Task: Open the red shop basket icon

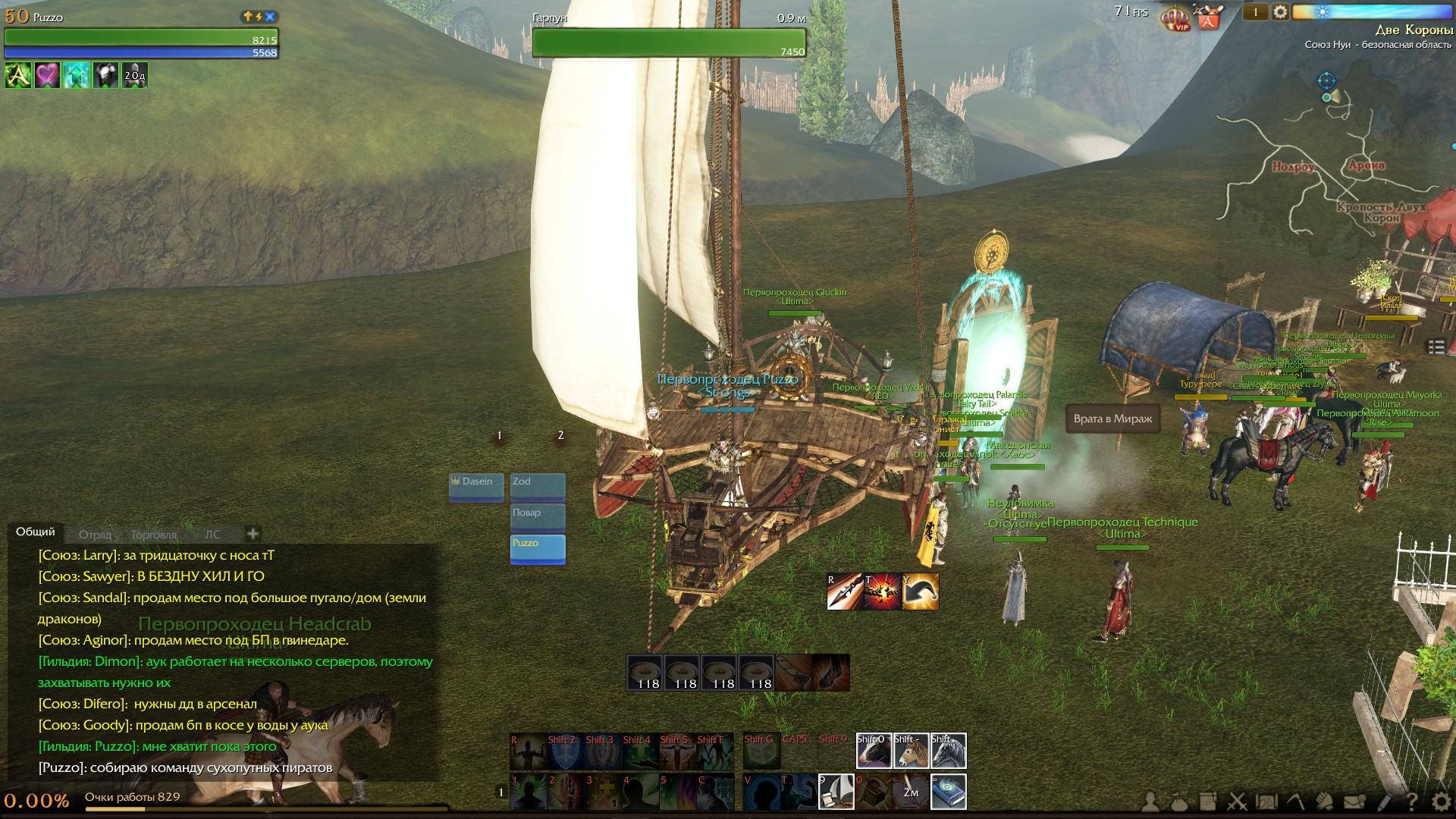Action: tap(1208, 17)
